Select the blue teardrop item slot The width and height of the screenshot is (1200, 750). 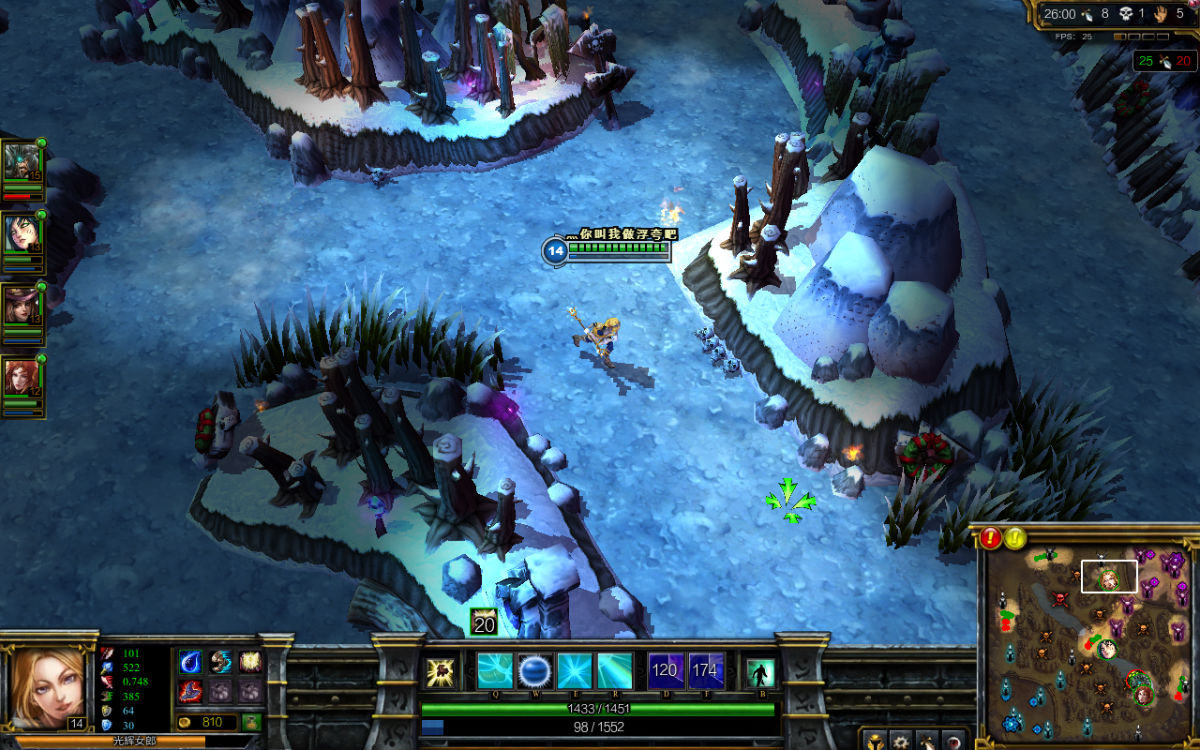[x=190, y=662]
